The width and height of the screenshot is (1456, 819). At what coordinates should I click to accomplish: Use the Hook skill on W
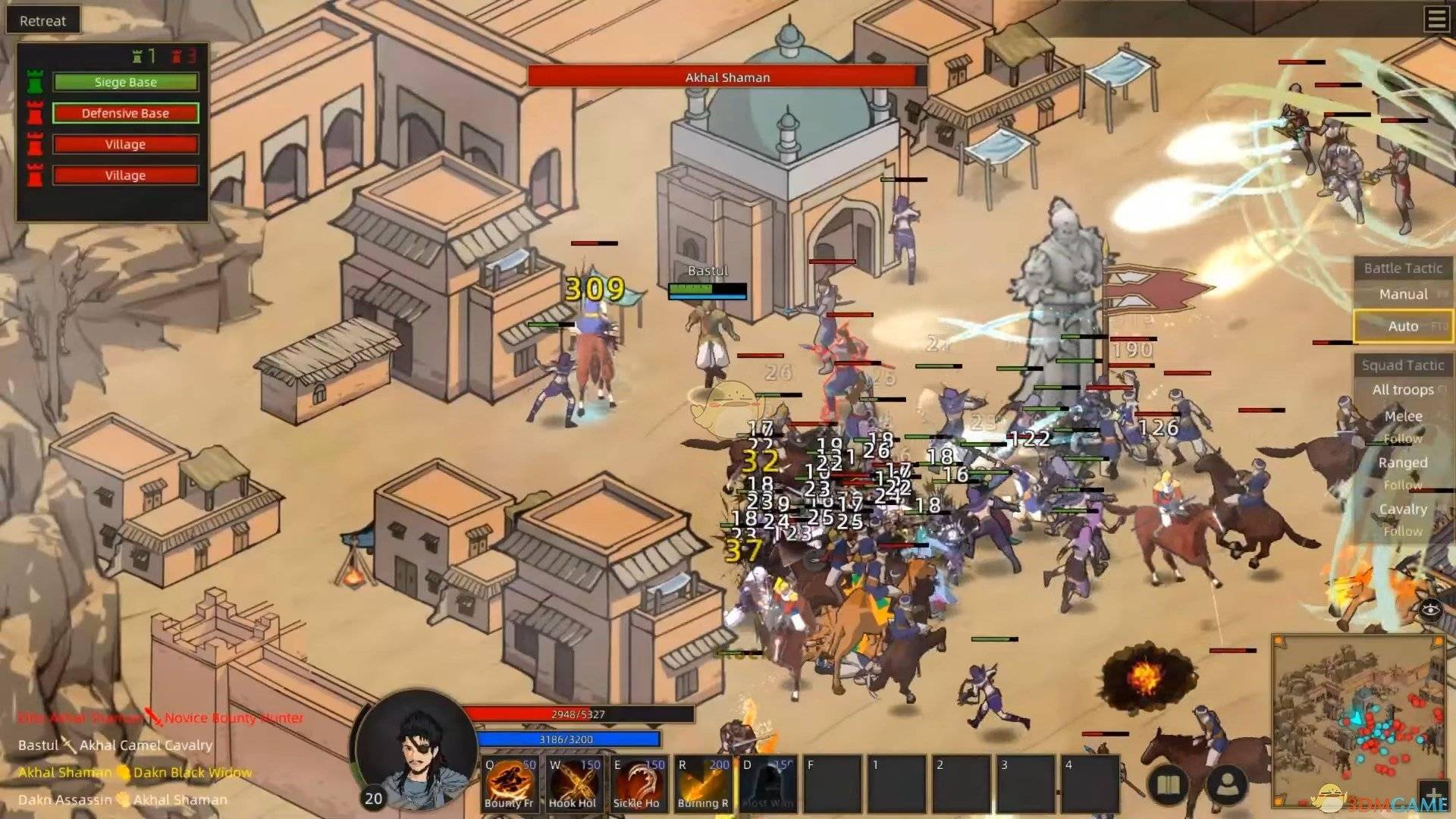573,784
